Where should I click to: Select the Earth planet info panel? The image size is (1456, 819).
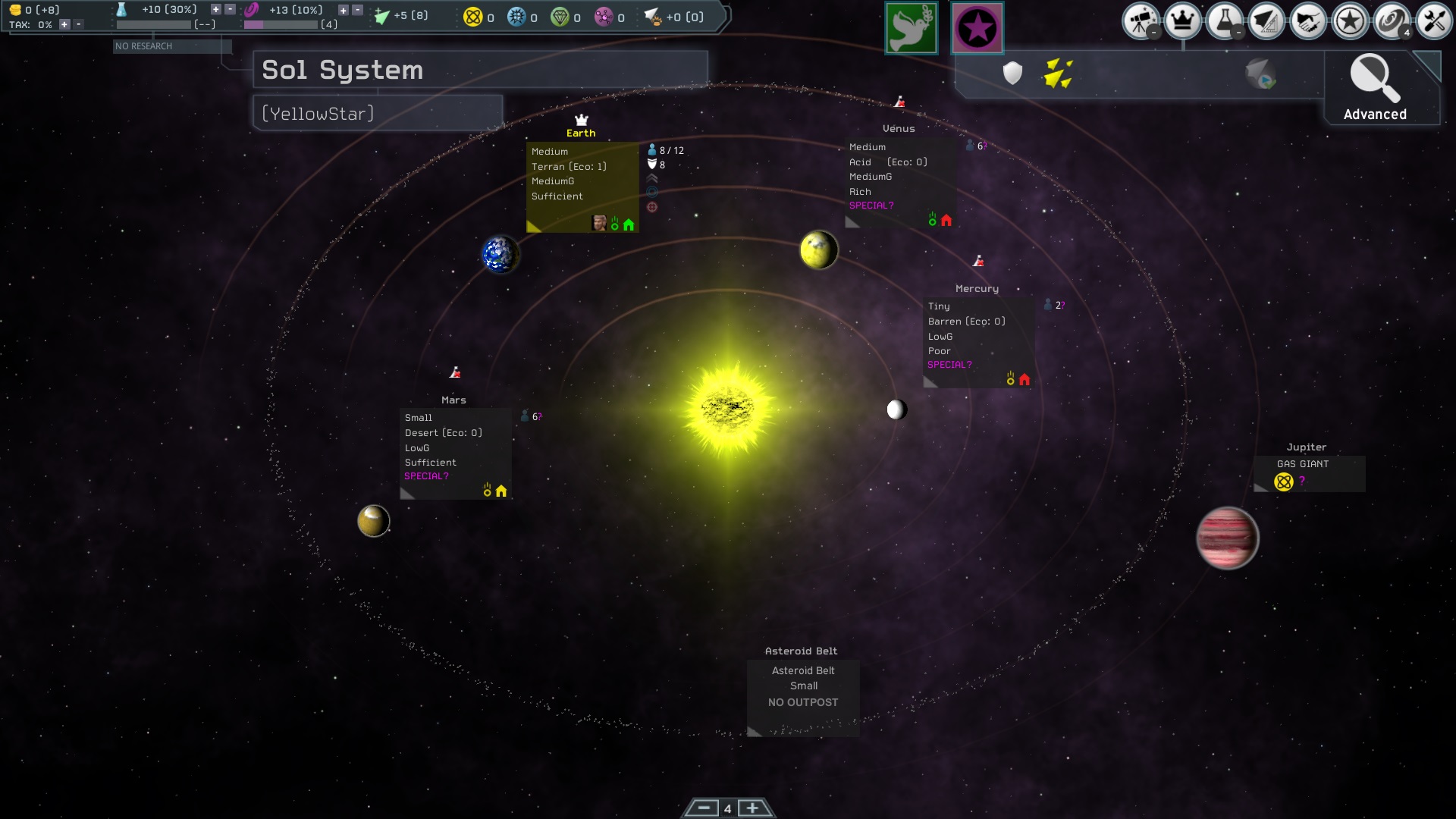(x=582, y=187)
